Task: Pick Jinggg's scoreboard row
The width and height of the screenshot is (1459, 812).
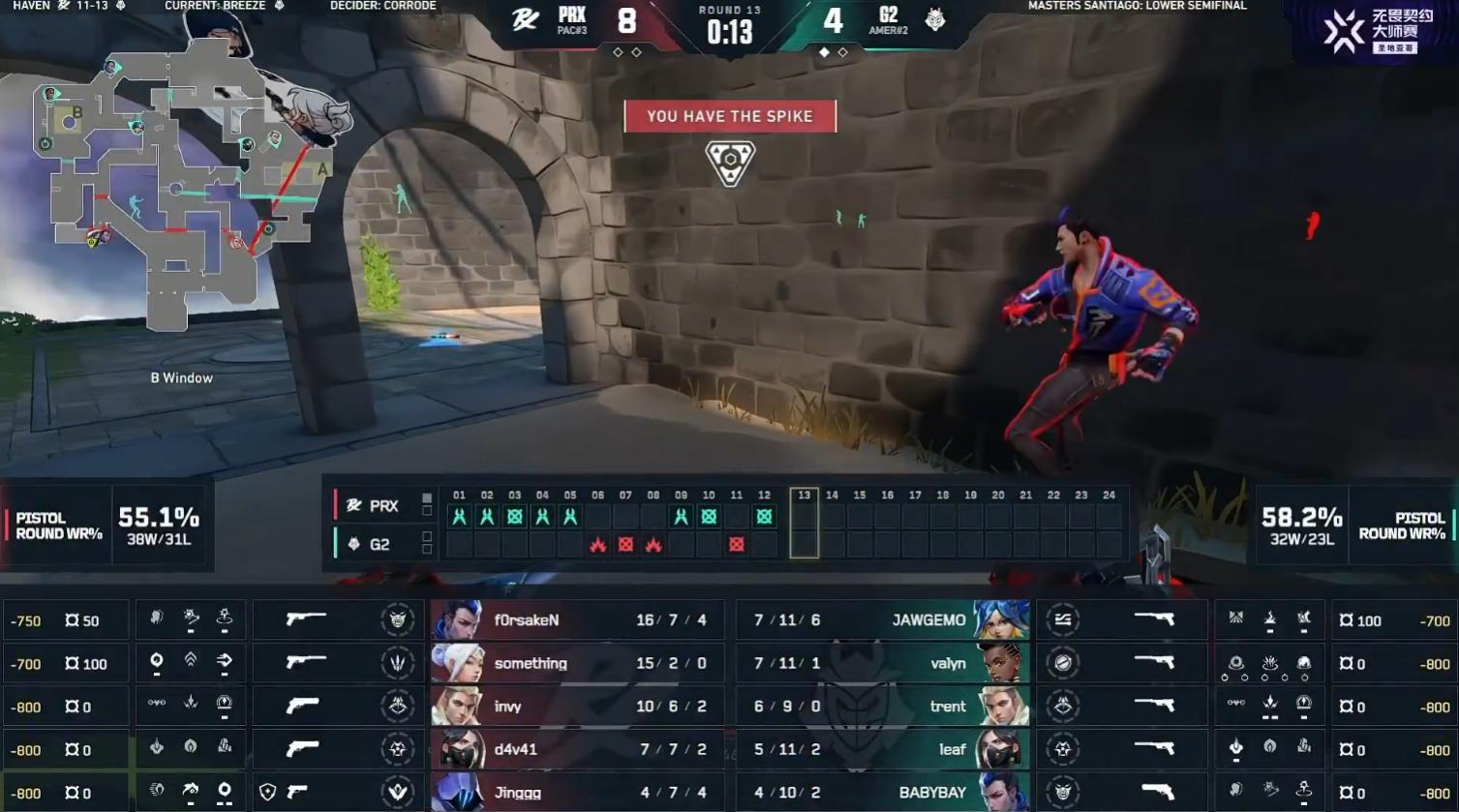Action: (577, 793)
